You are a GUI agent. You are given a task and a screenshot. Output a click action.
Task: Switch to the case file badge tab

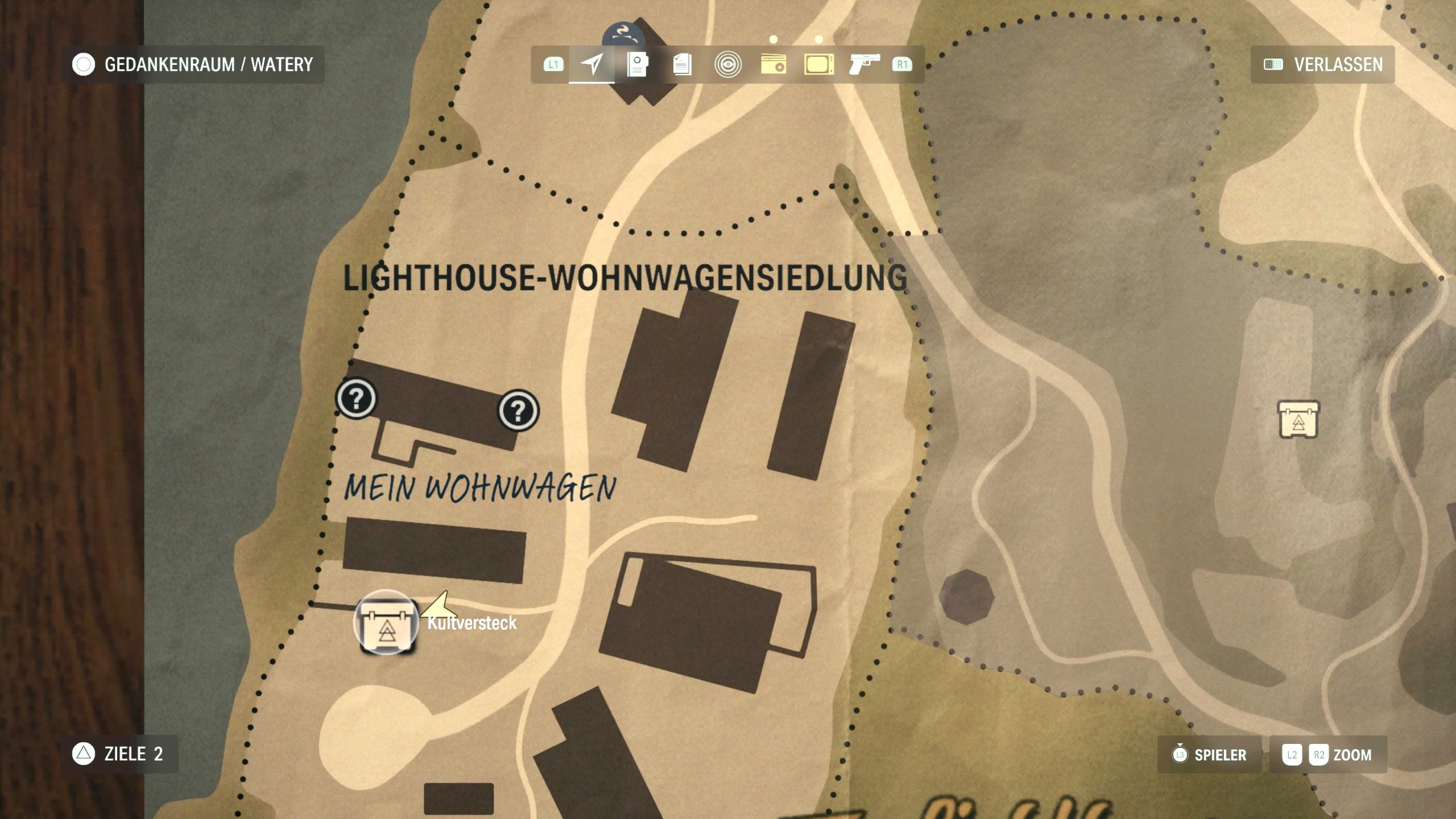[x=637, y=64]
